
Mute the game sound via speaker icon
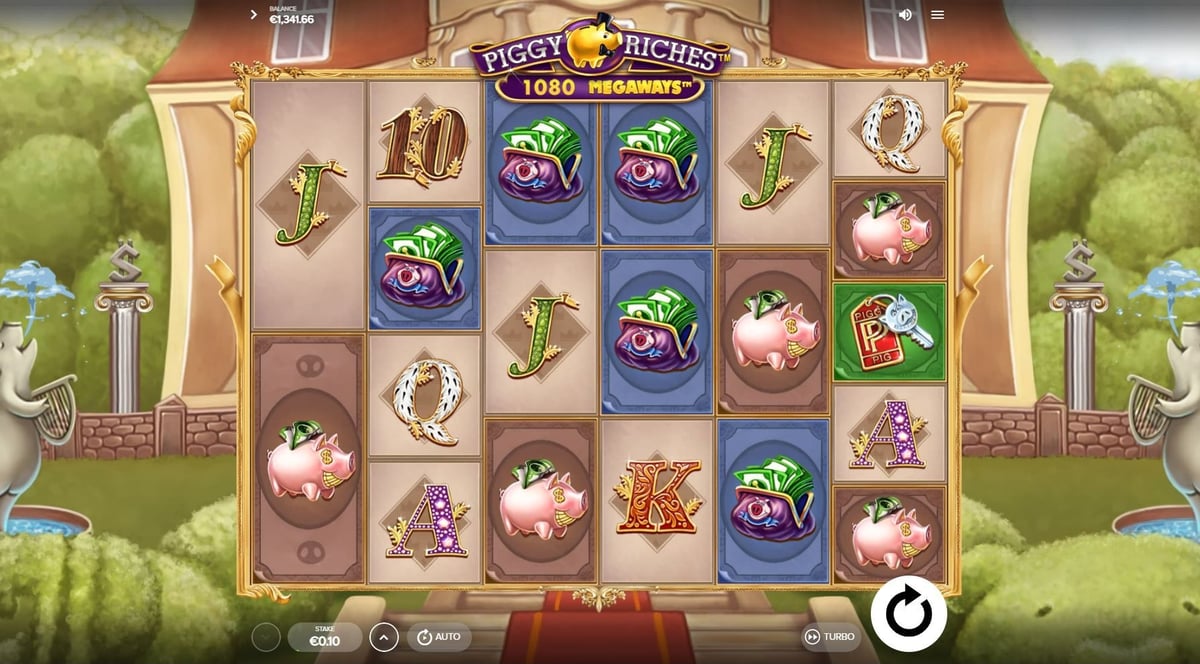tap(905, 15)
